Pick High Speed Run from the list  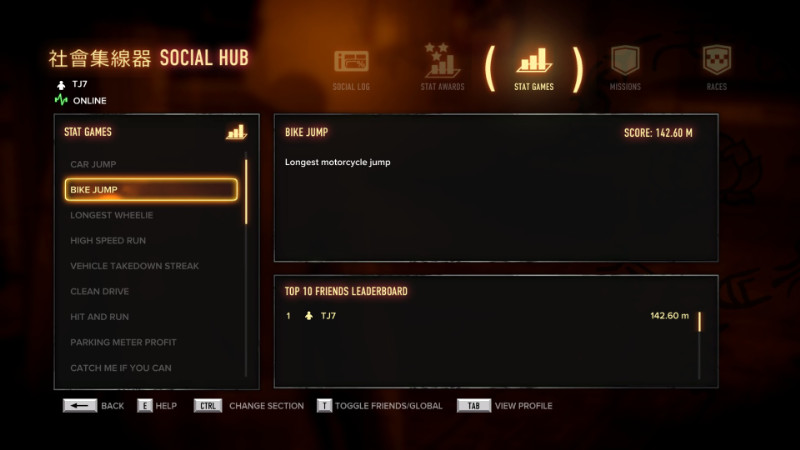150,241
